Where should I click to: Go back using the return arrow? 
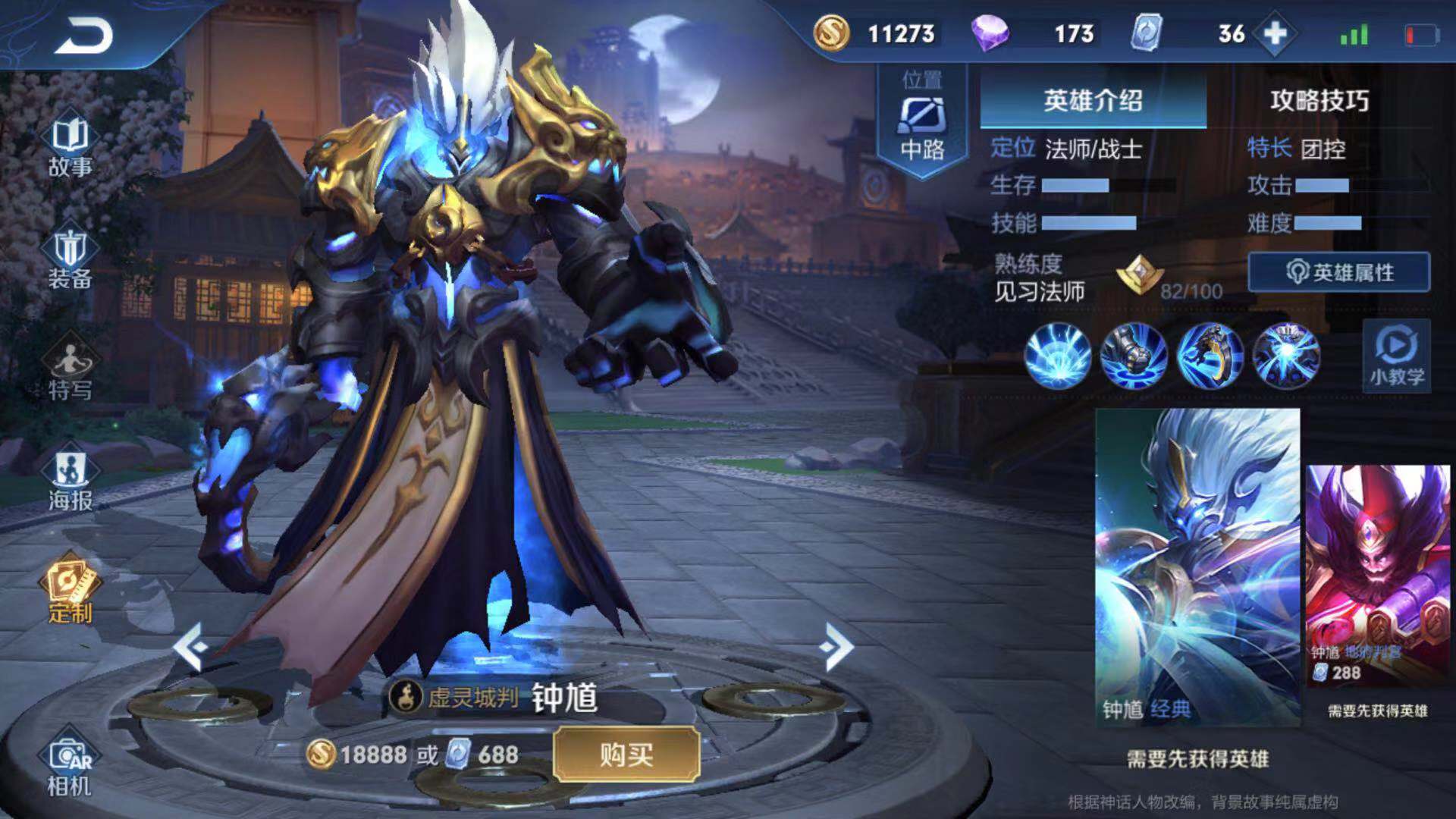[83, 36]
